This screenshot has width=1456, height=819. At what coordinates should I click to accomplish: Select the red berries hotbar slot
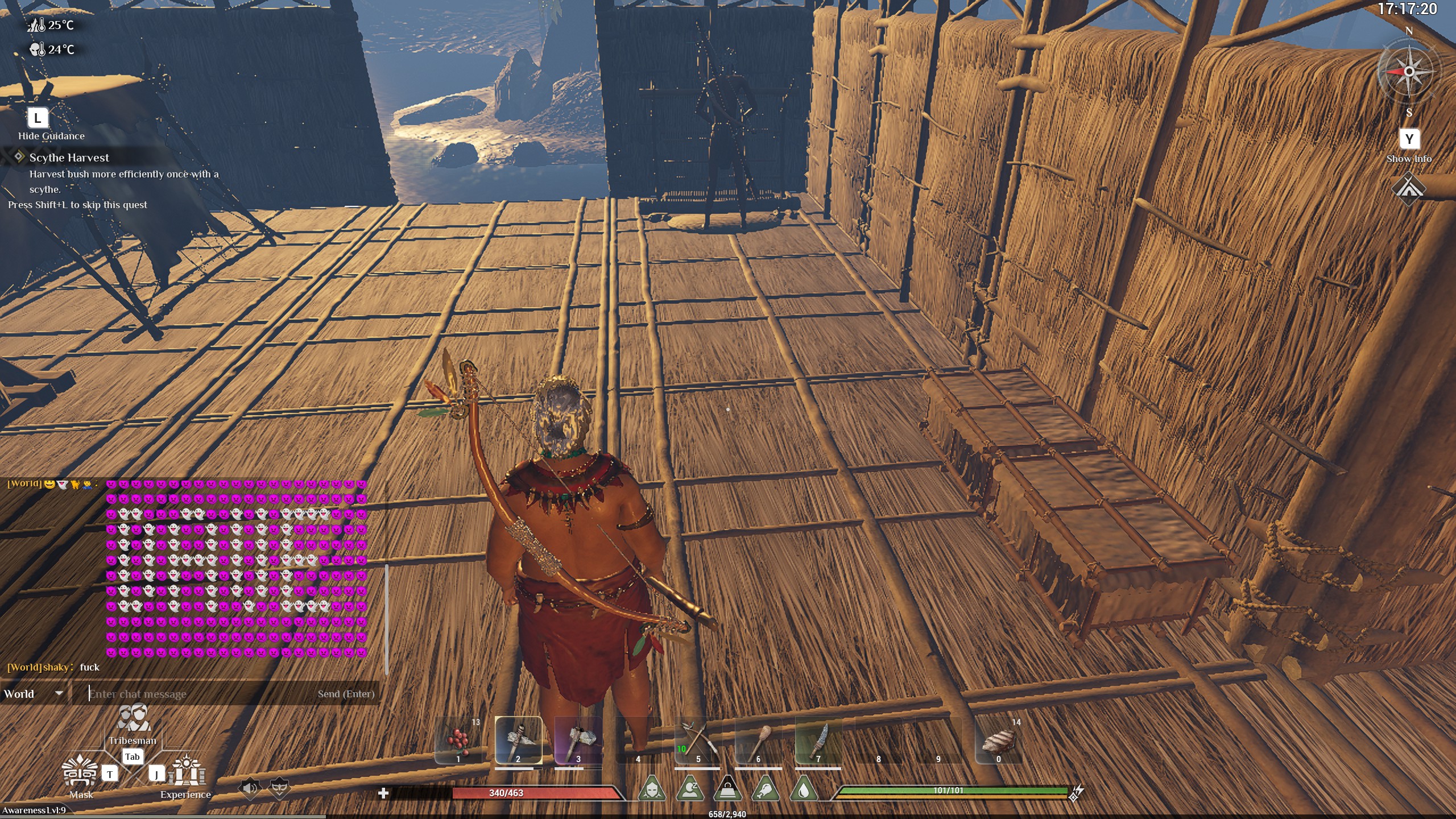click(458, 741)
